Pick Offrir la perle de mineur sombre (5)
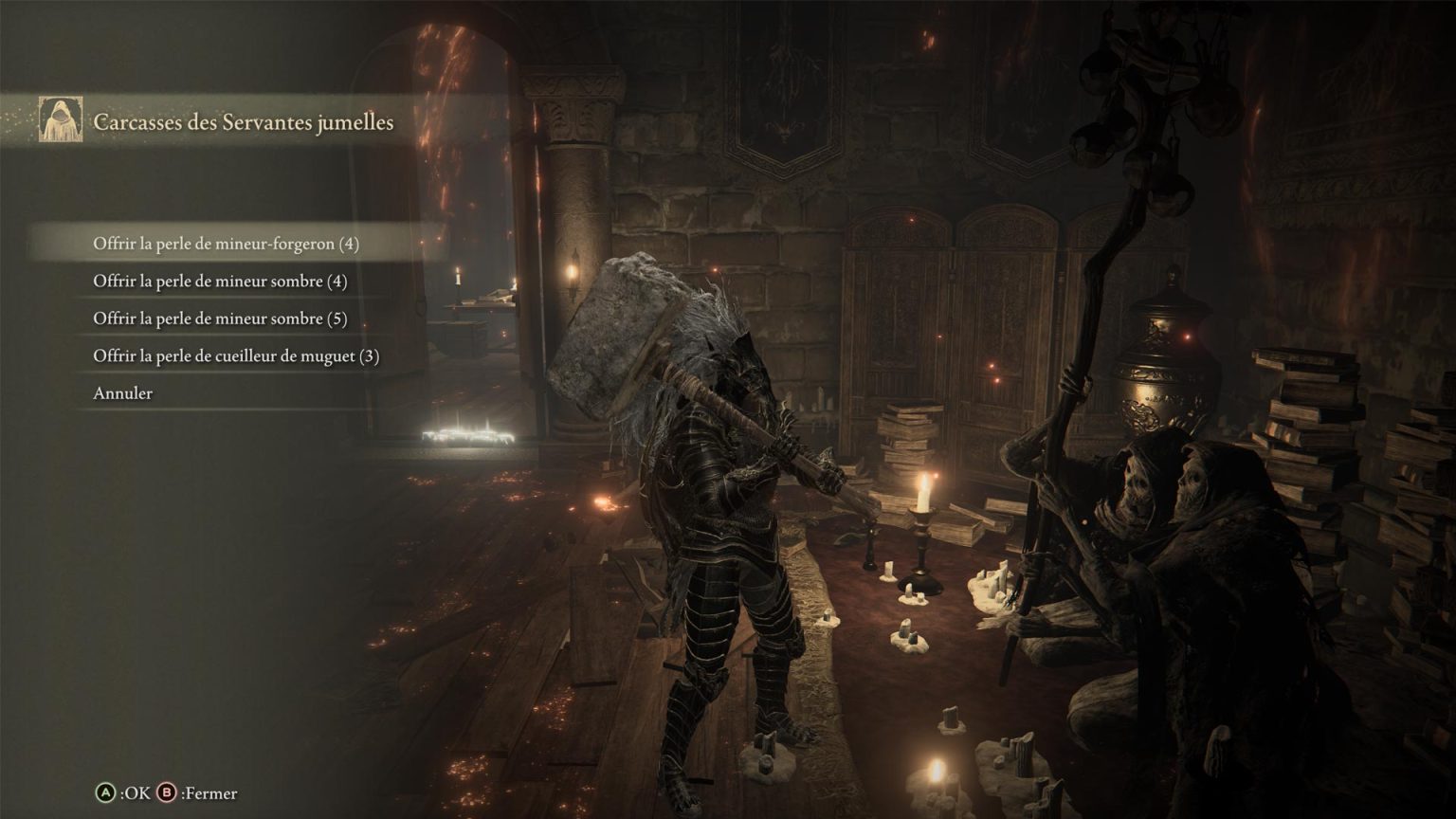 (220, 318)
